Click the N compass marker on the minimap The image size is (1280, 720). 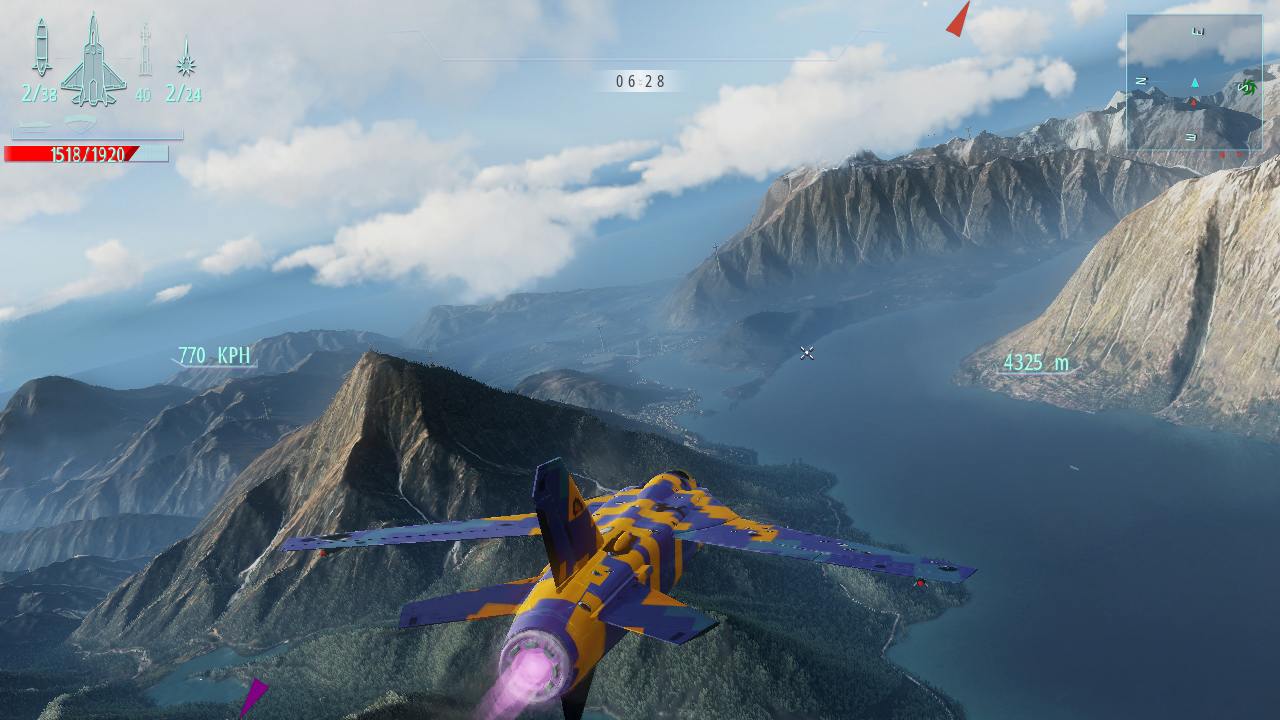(x=1141, y=80)
